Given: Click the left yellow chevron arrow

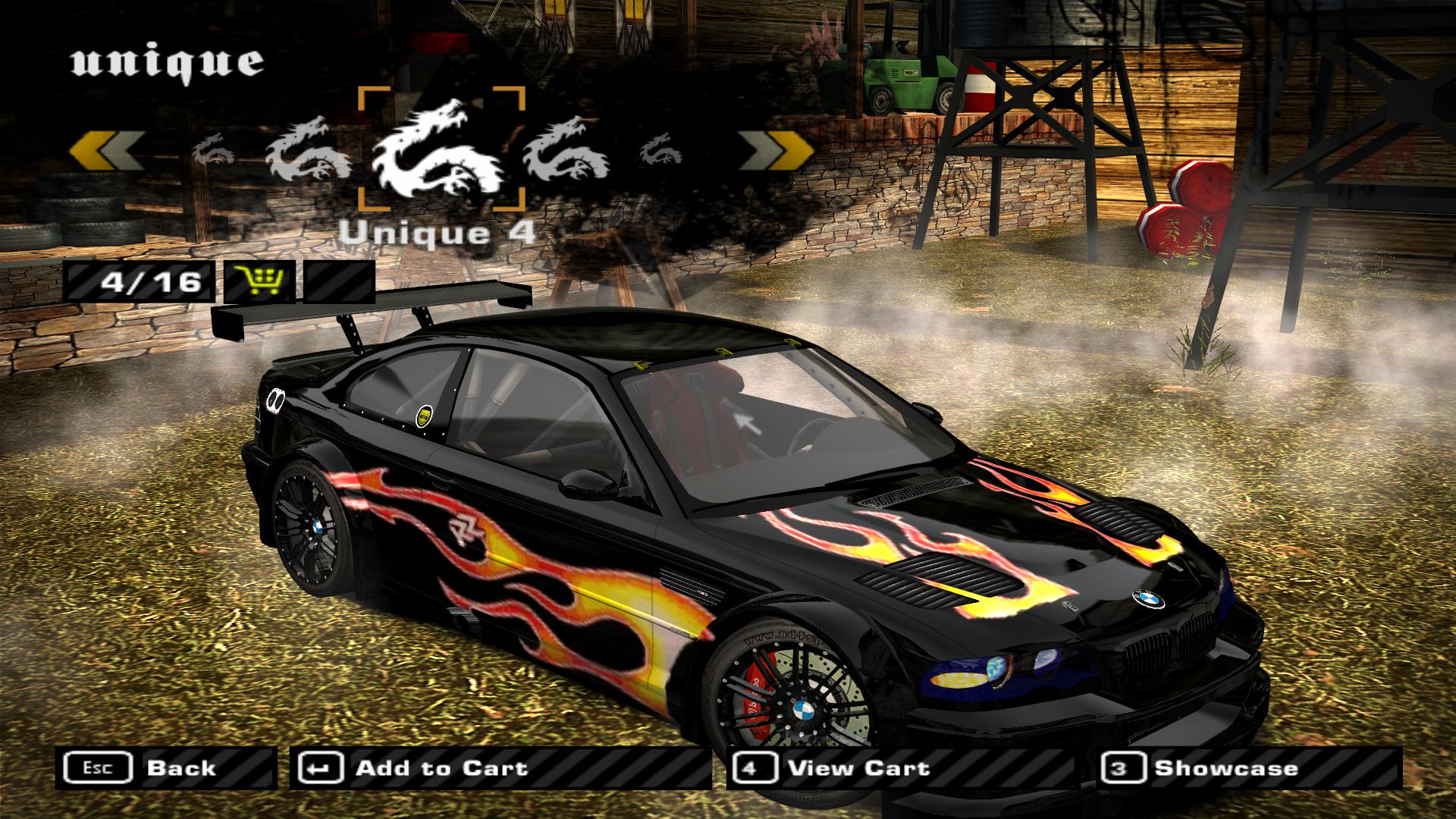Looking at the screenshot, I should 106,149.
